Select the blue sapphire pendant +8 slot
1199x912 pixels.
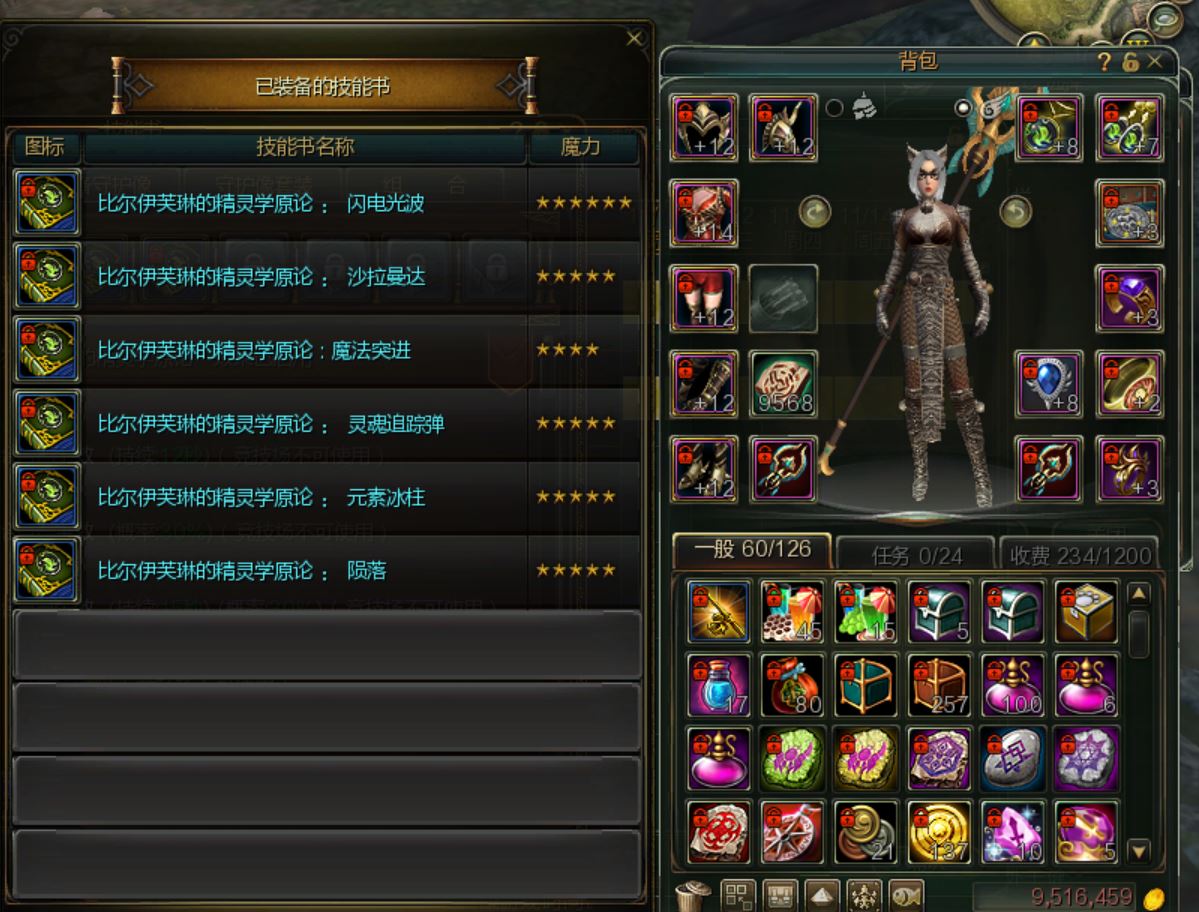pyautogui.click(x=1049, y=384)
